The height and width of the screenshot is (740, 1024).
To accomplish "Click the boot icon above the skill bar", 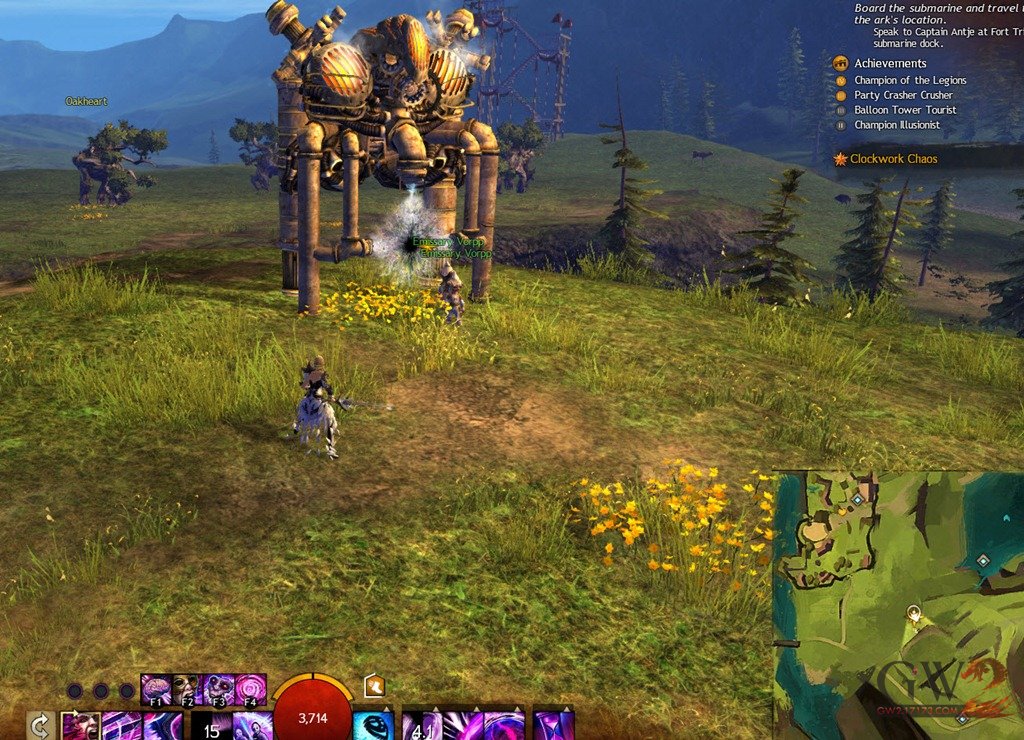I will 375,686.
